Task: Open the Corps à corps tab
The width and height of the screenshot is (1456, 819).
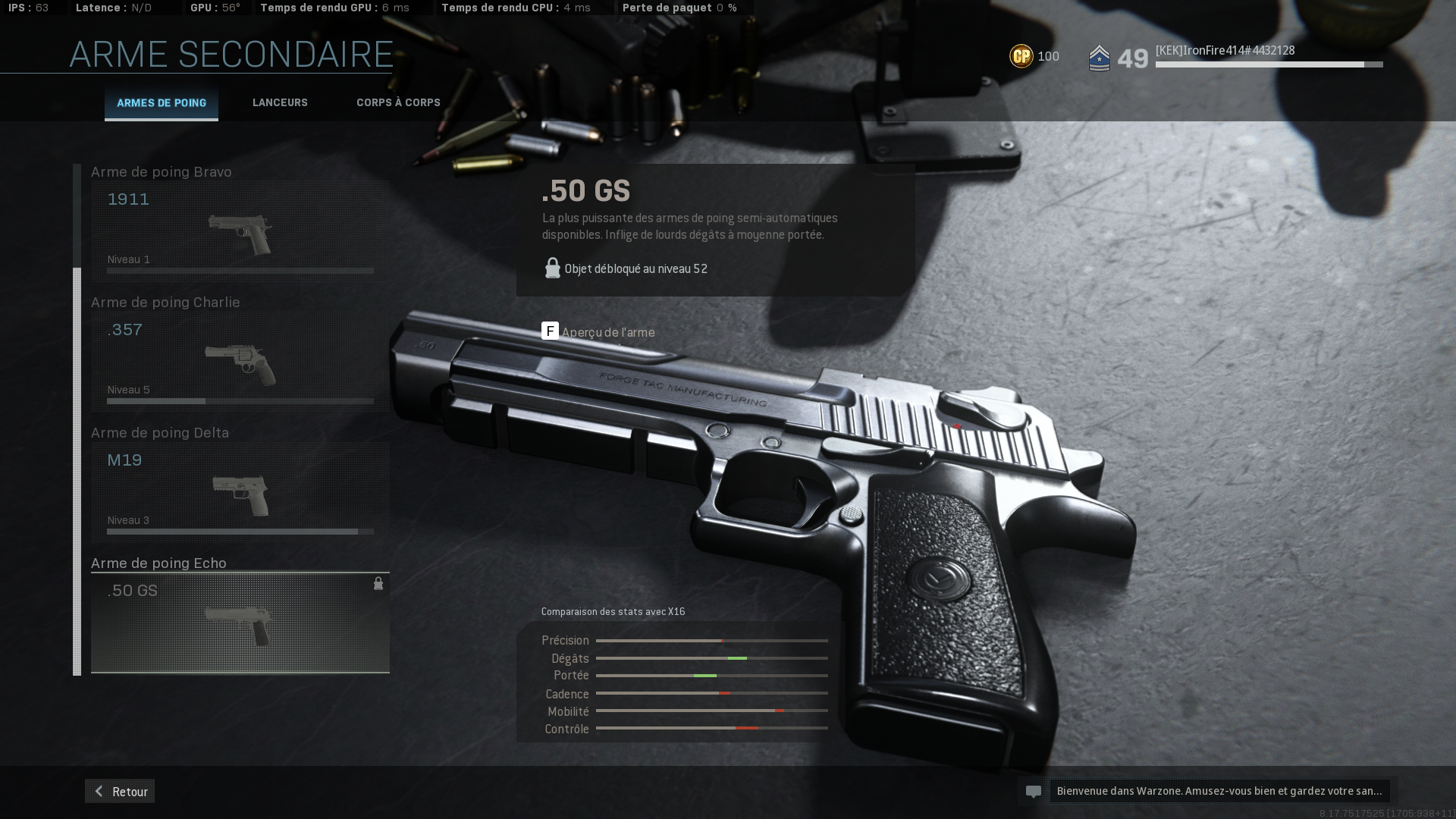Action: [x=397, y=102]
